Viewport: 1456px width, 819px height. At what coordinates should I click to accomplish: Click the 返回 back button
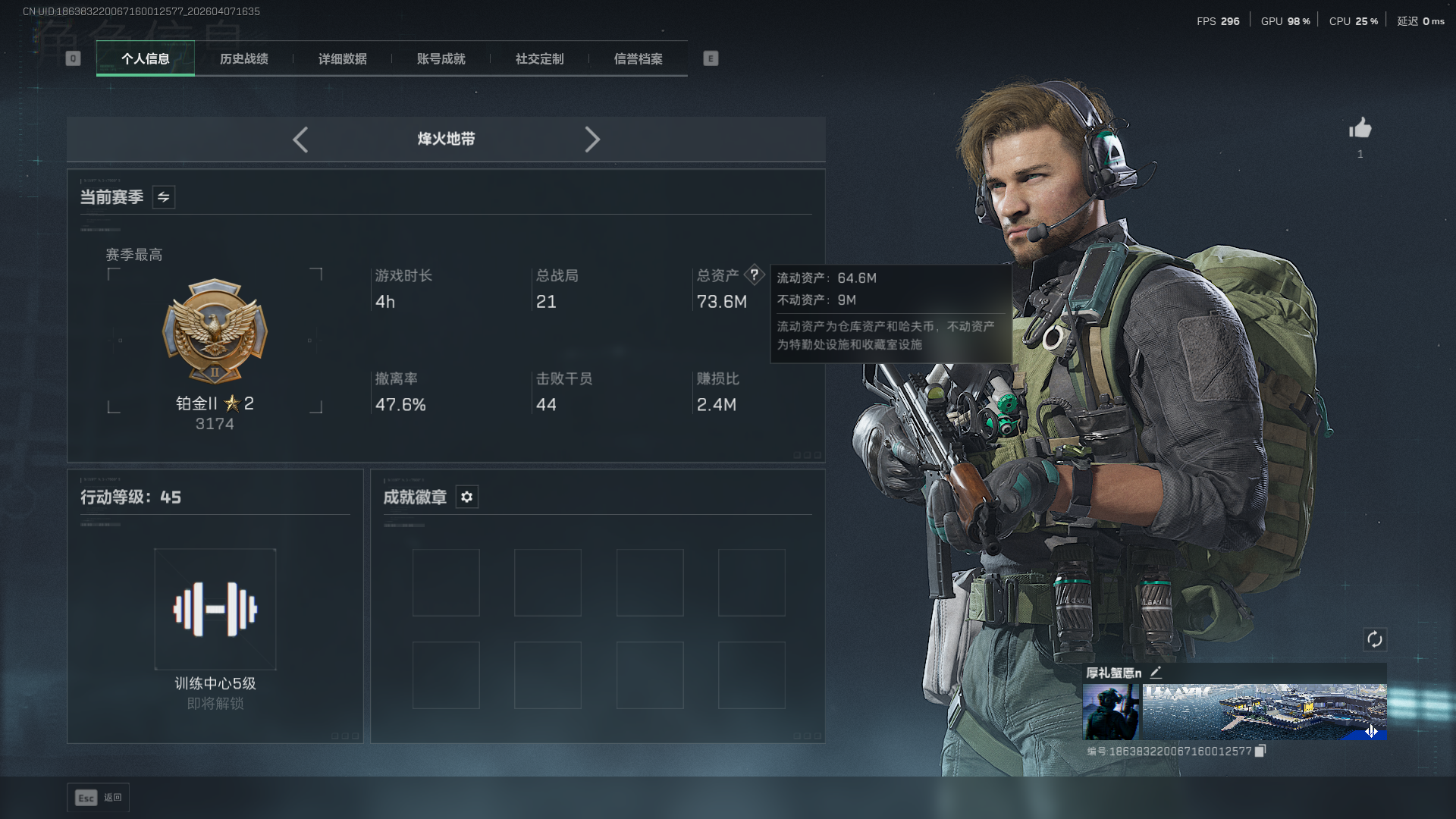click(98, 798)
